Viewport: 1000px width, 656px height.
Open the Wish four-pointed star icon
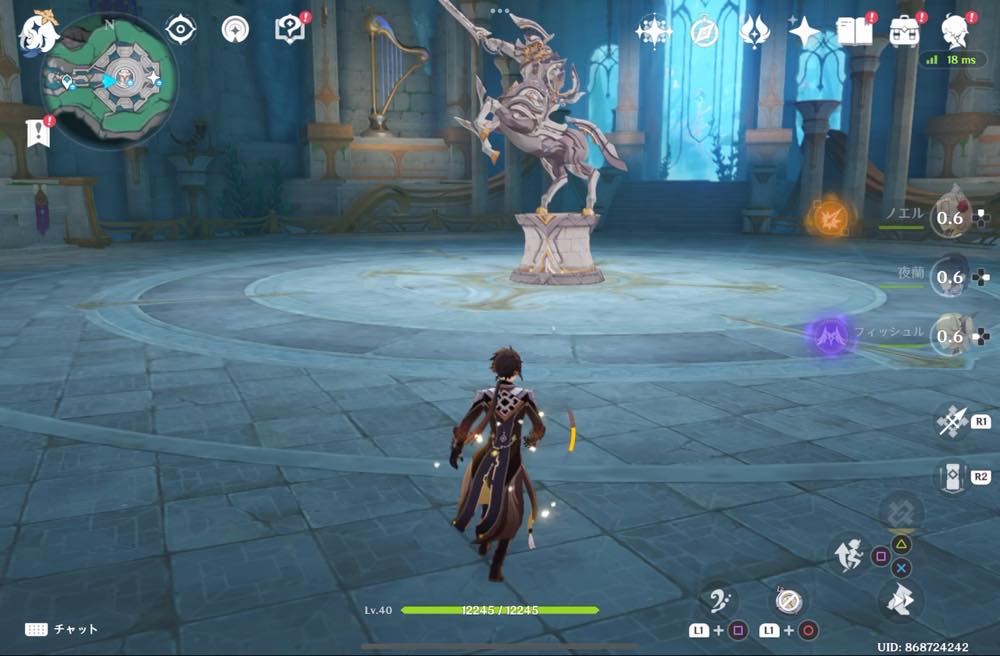[x=804, y=32]
